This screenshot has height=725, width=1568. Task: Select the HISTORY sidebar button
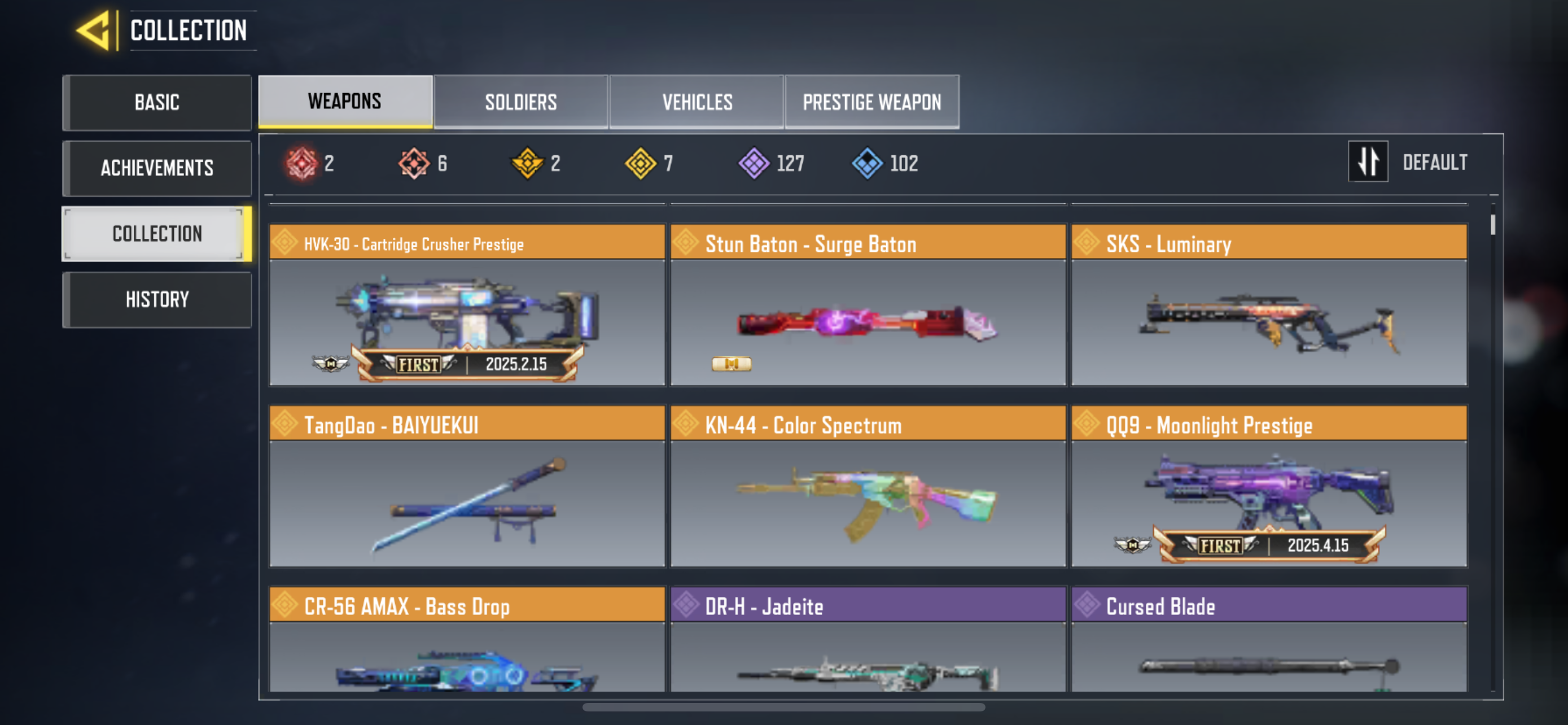pos(156,299)
